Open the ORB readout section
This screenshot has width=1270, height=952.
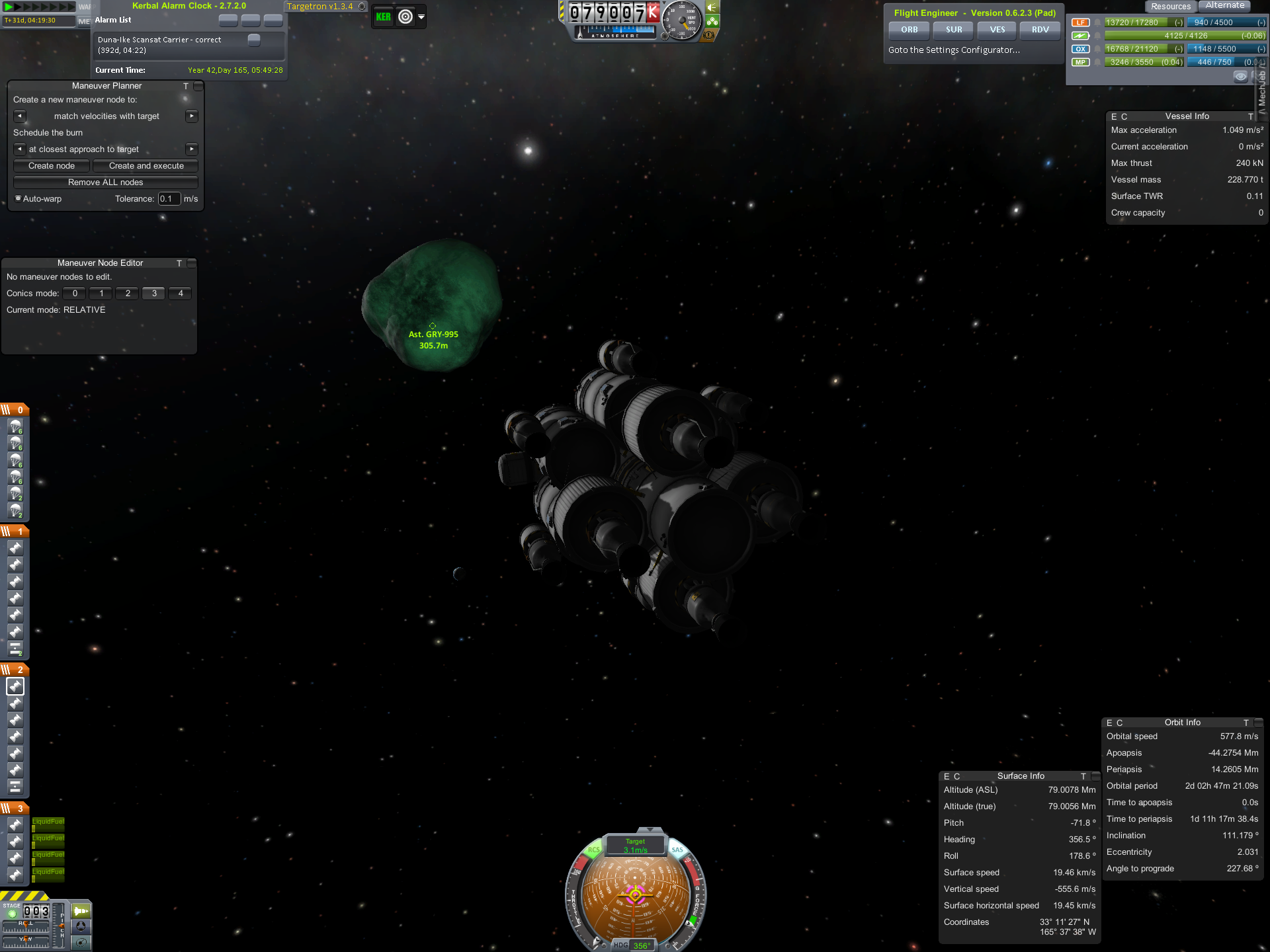click(x=909, y=30)
